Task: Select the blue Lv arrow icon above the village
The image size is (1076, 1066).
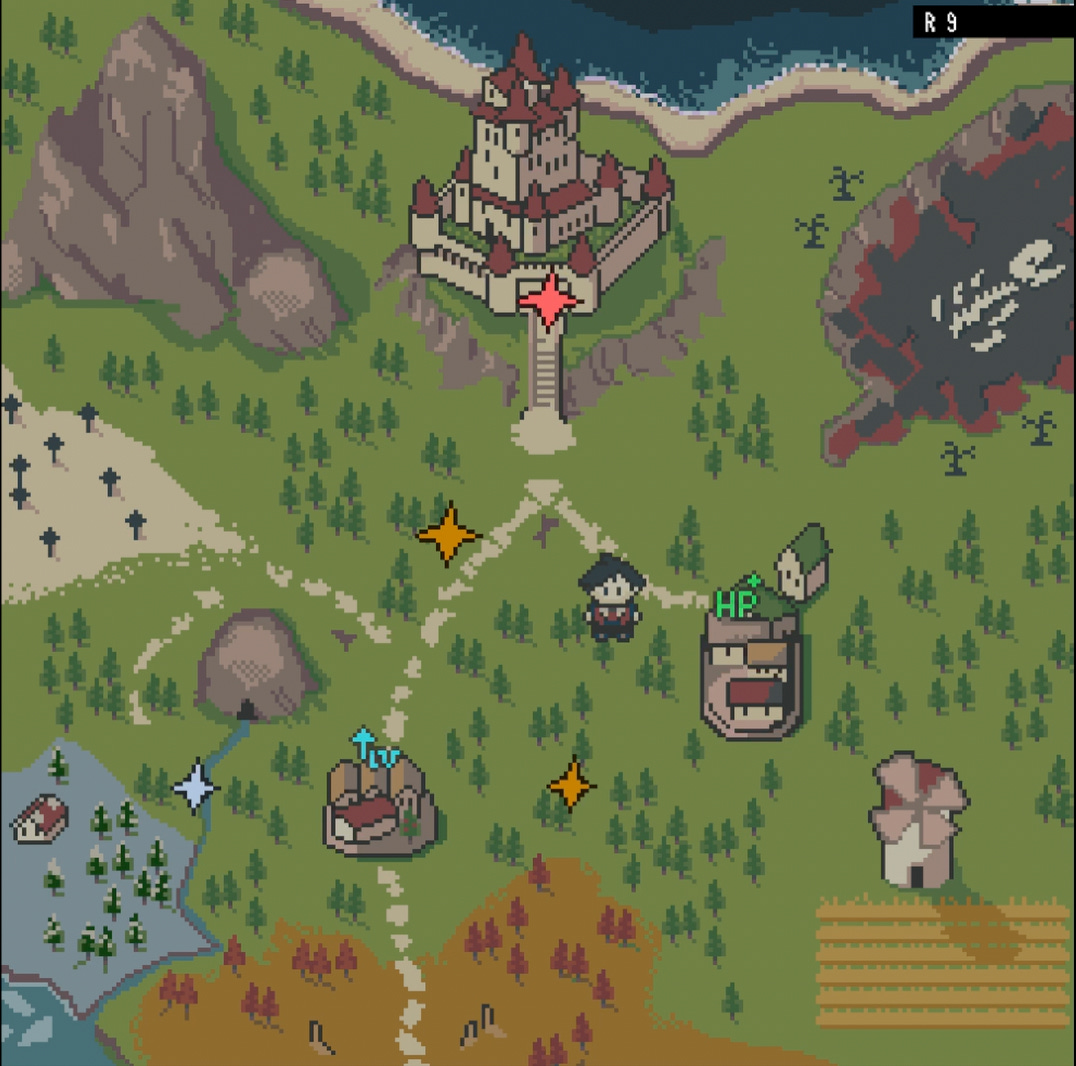Action: click(374, 750)
